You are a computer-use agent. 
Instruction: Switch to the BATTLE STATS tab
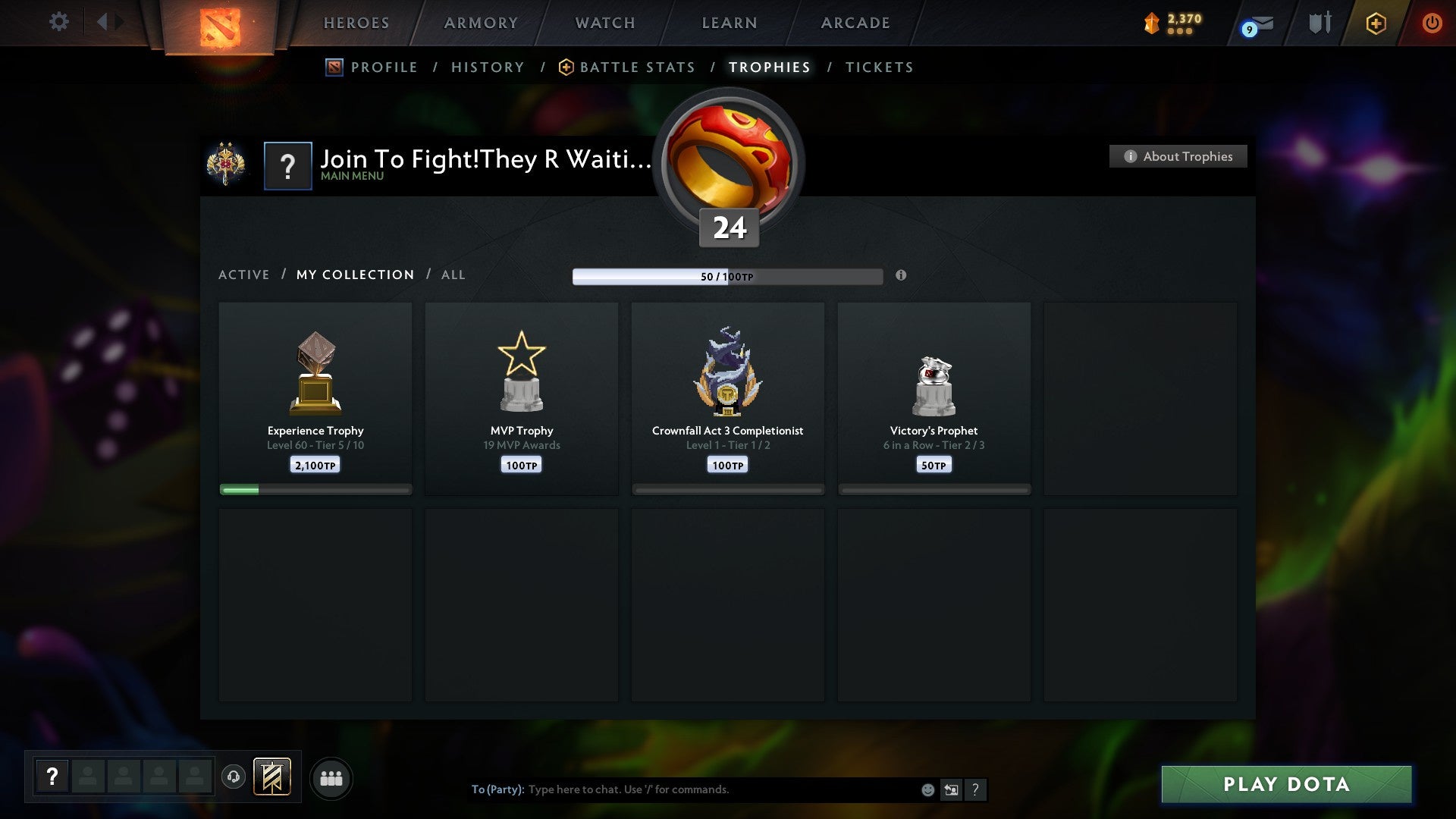click(637, 67)
